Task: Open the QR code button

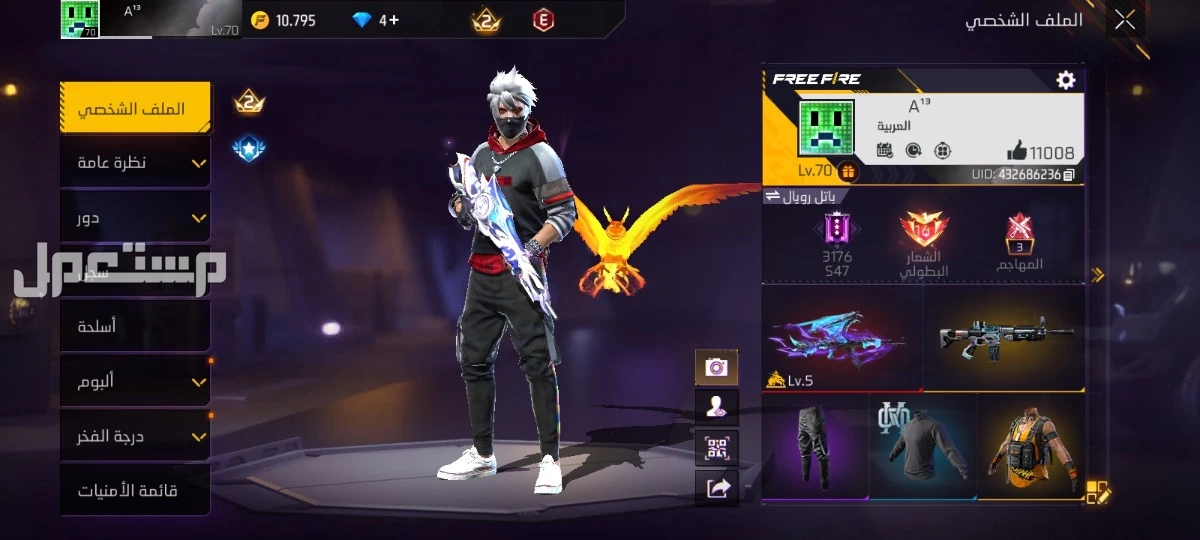Action: coord(716,448)
